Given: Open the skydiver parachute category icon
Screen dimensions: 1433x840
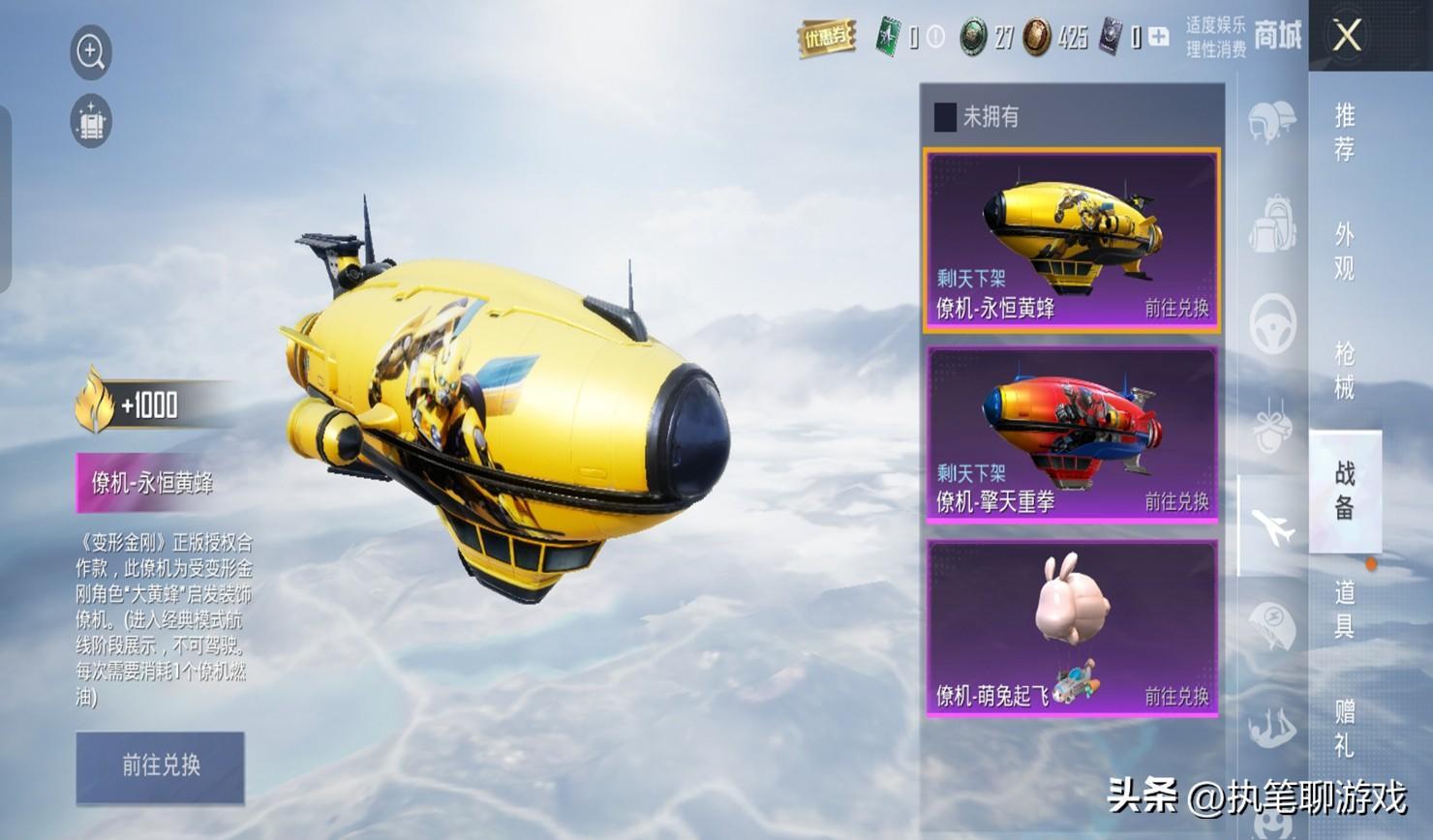Looking at the screenshot, I should tap(1271, 728).
